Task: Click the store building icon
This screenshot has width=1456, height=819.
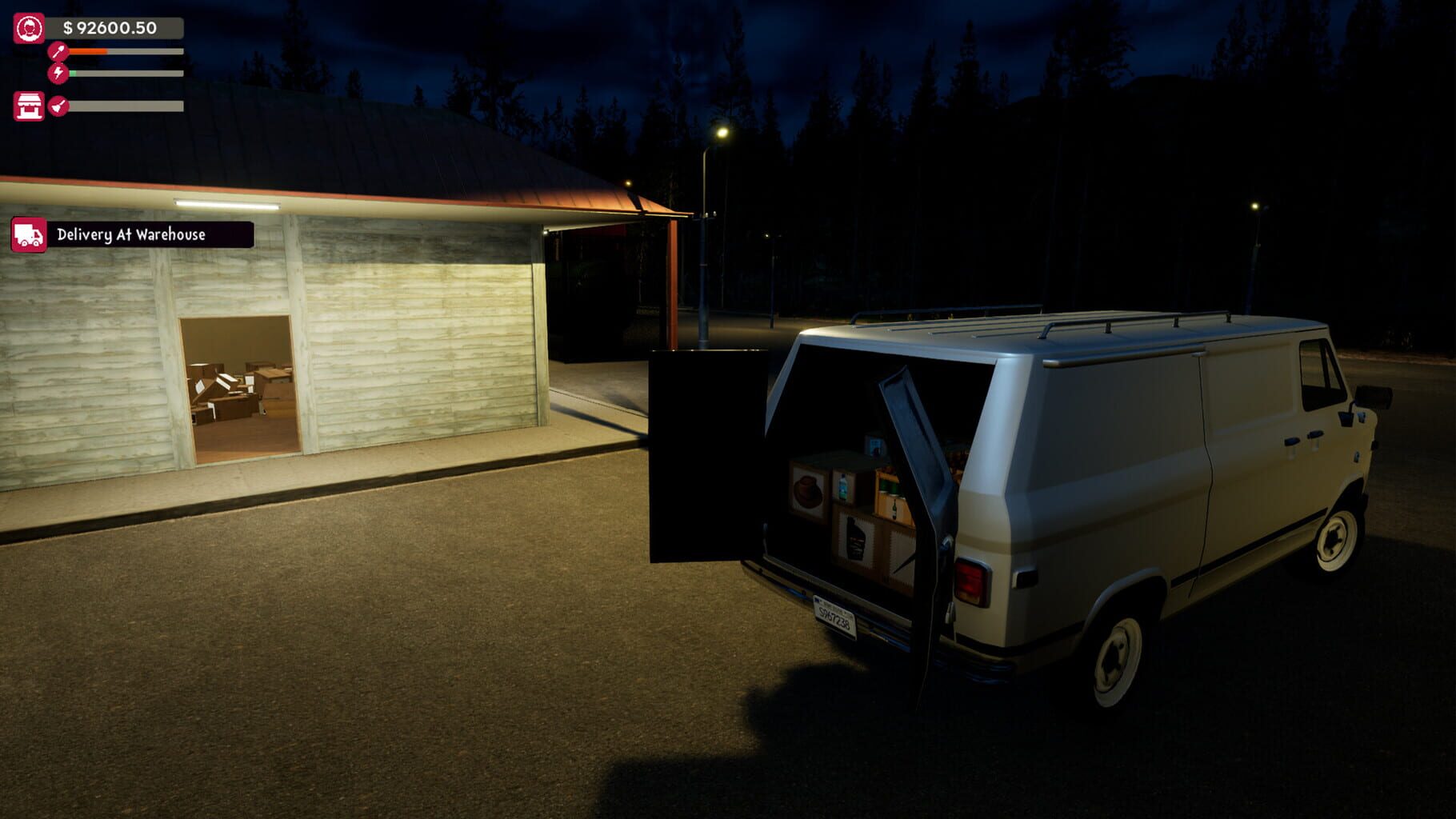Action: 30,107
